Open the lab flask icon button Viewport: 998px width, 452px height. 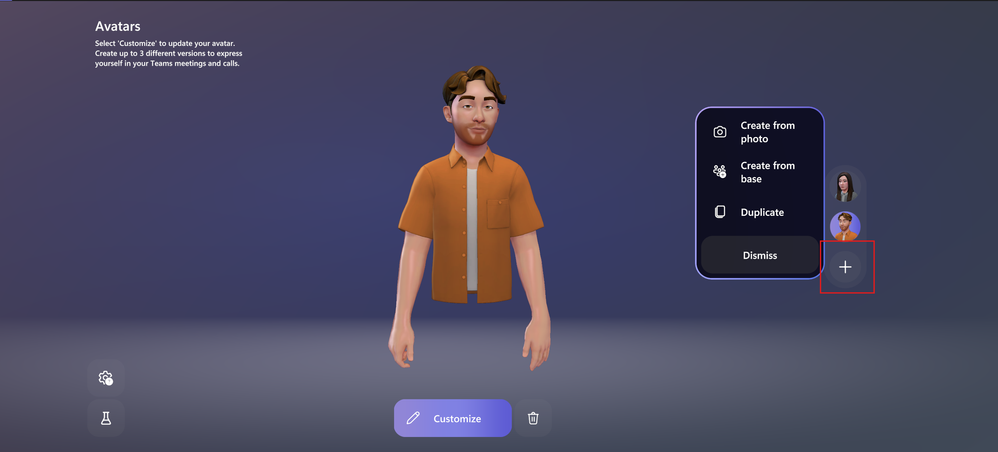106,418
